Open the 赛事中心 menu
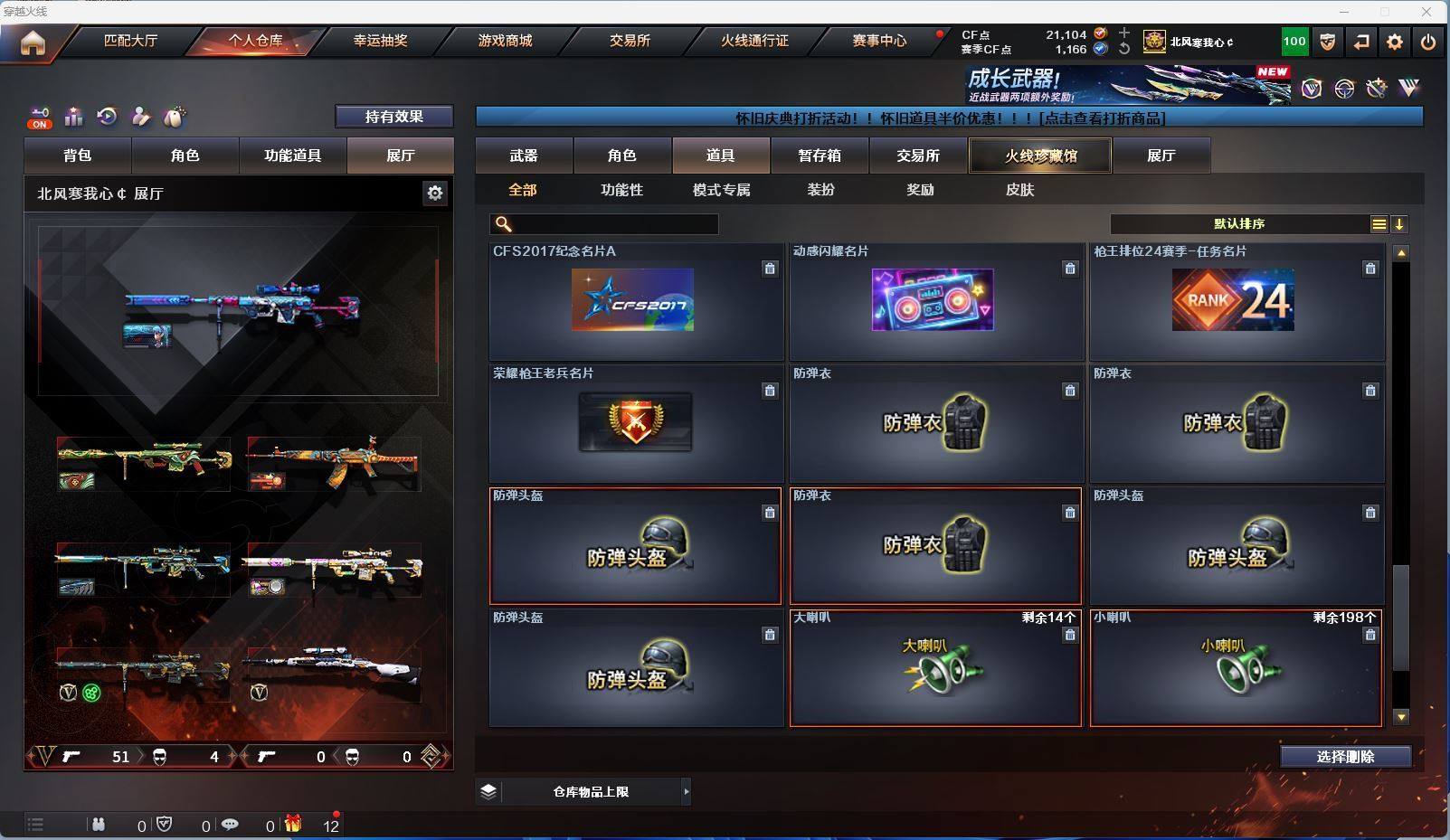The height and width of the screenshot is (840, 1450). tap(879, 41)
